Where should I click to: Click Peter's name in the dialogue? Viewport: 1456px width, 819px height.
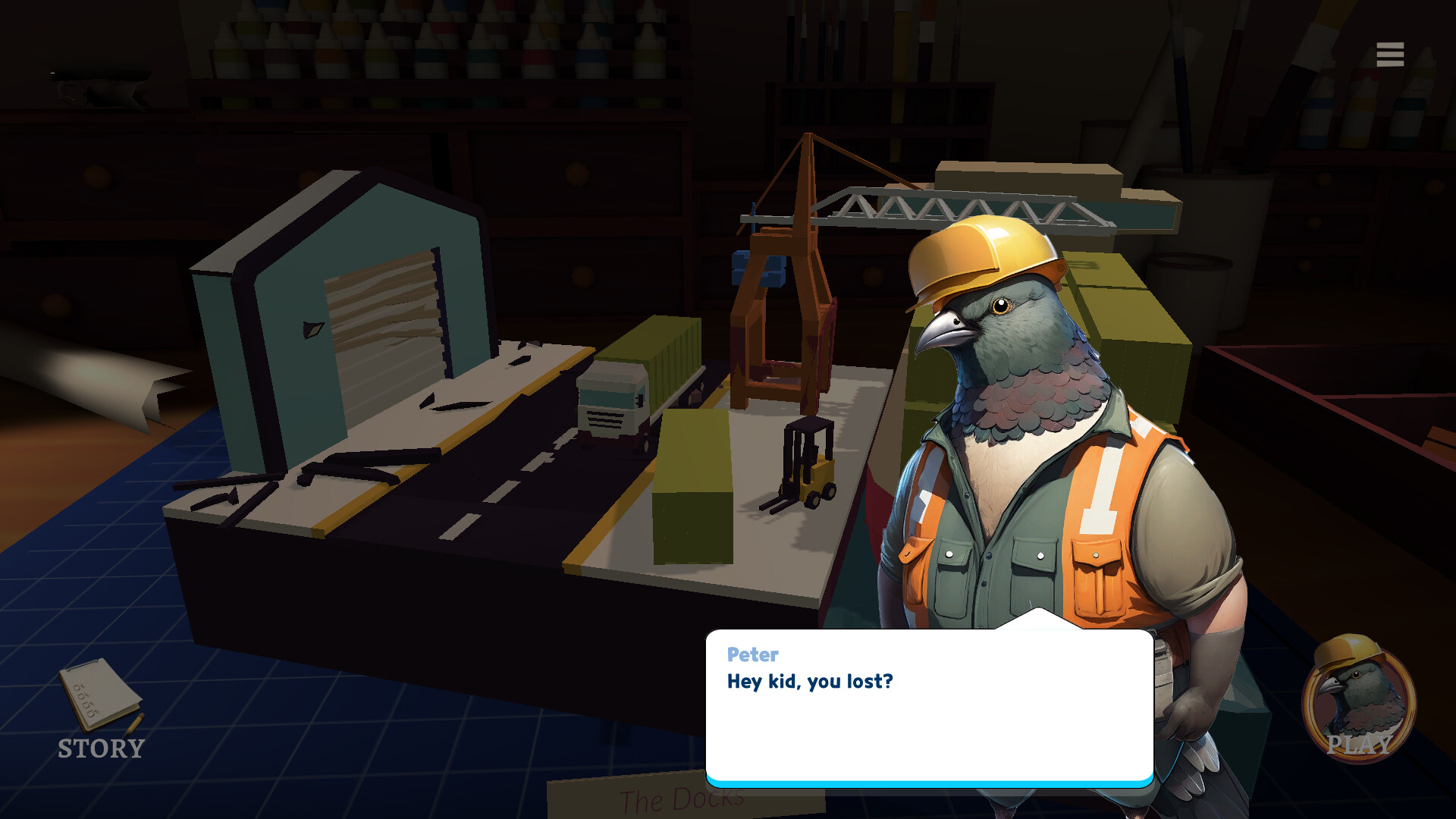753,655
